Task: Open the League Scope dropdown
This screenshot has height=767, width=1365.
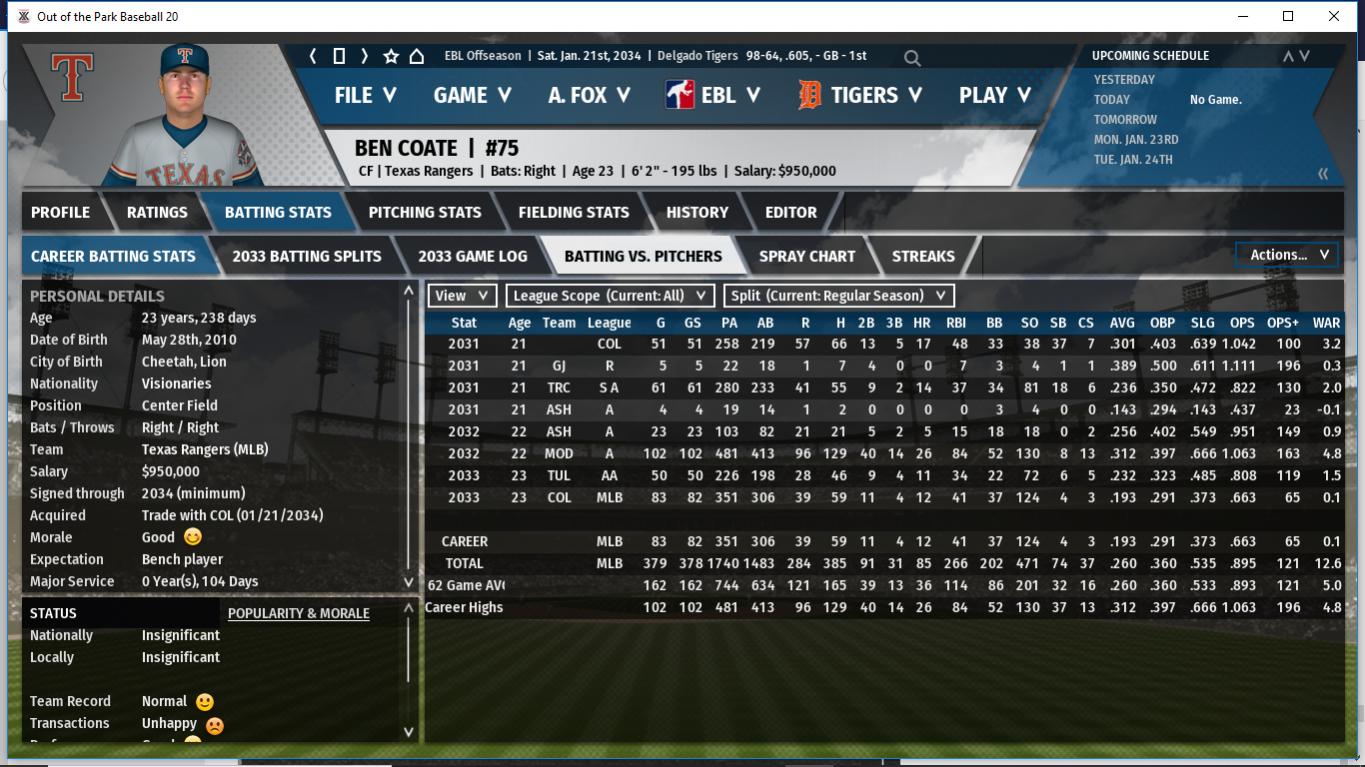Action: [610, 296]
